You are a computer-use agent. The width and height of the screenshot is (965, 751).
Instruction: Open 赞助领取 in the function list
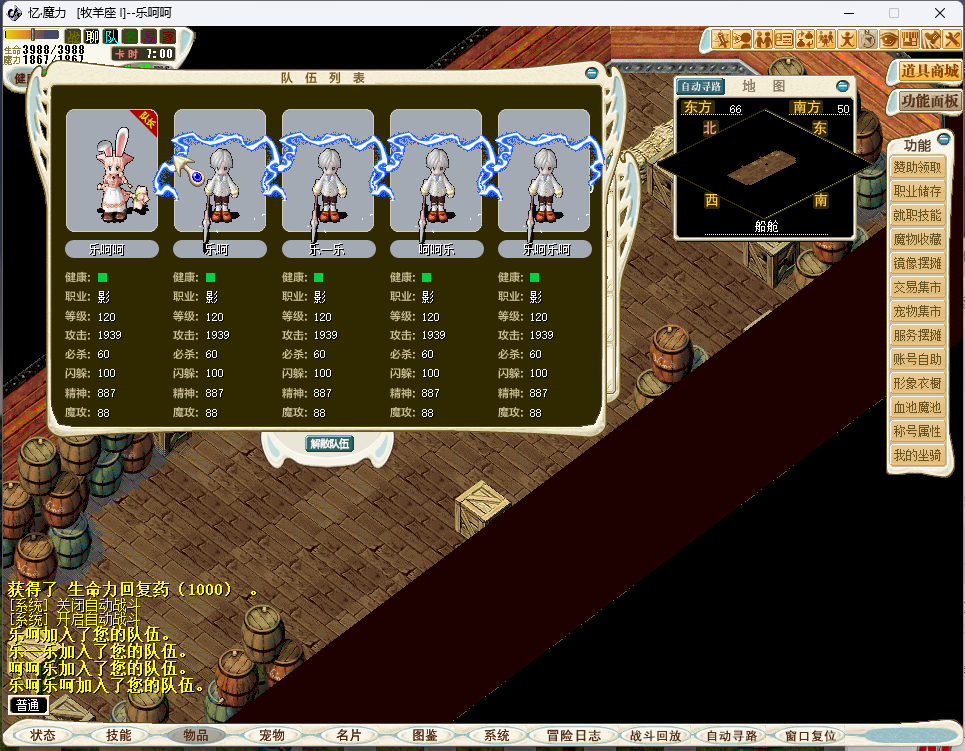click(916, 167)
